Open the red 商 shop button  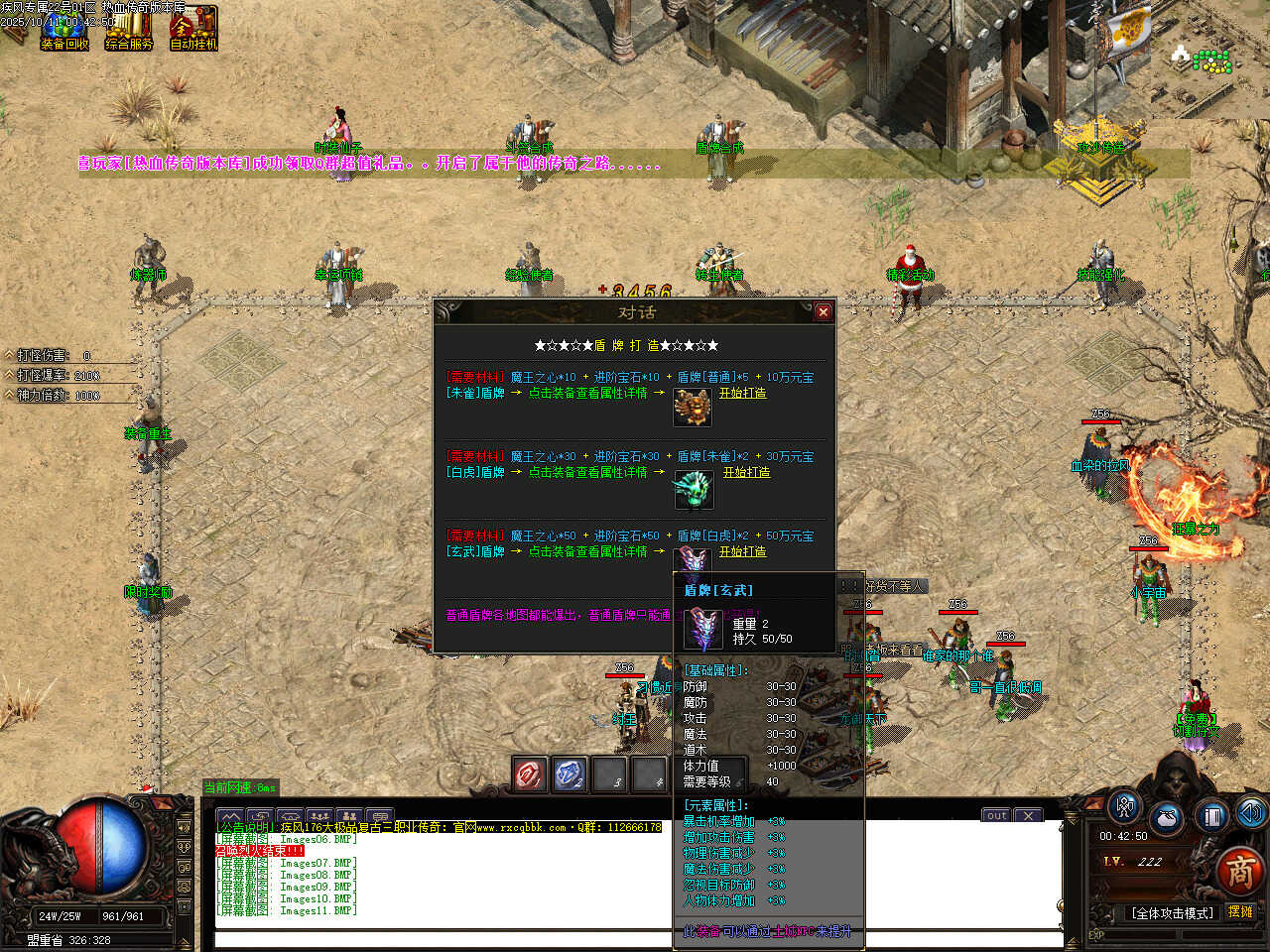1240,872
